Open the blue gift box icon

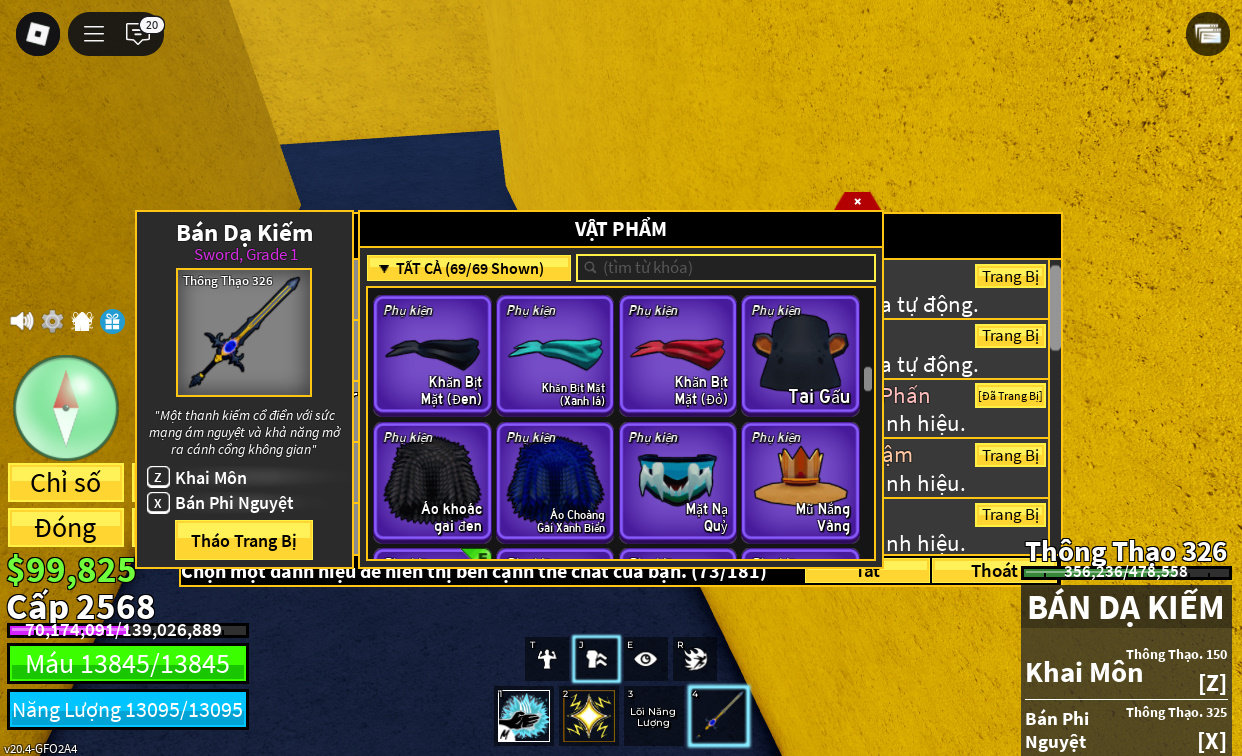[x=112, y=321]
